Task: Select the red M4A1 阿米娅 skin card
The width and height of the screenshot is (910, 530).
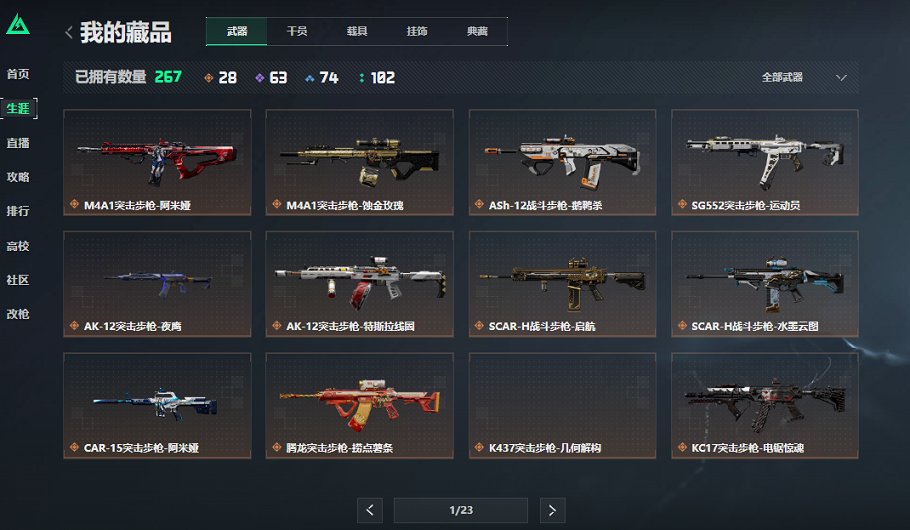Action: [x=157, y=162]
